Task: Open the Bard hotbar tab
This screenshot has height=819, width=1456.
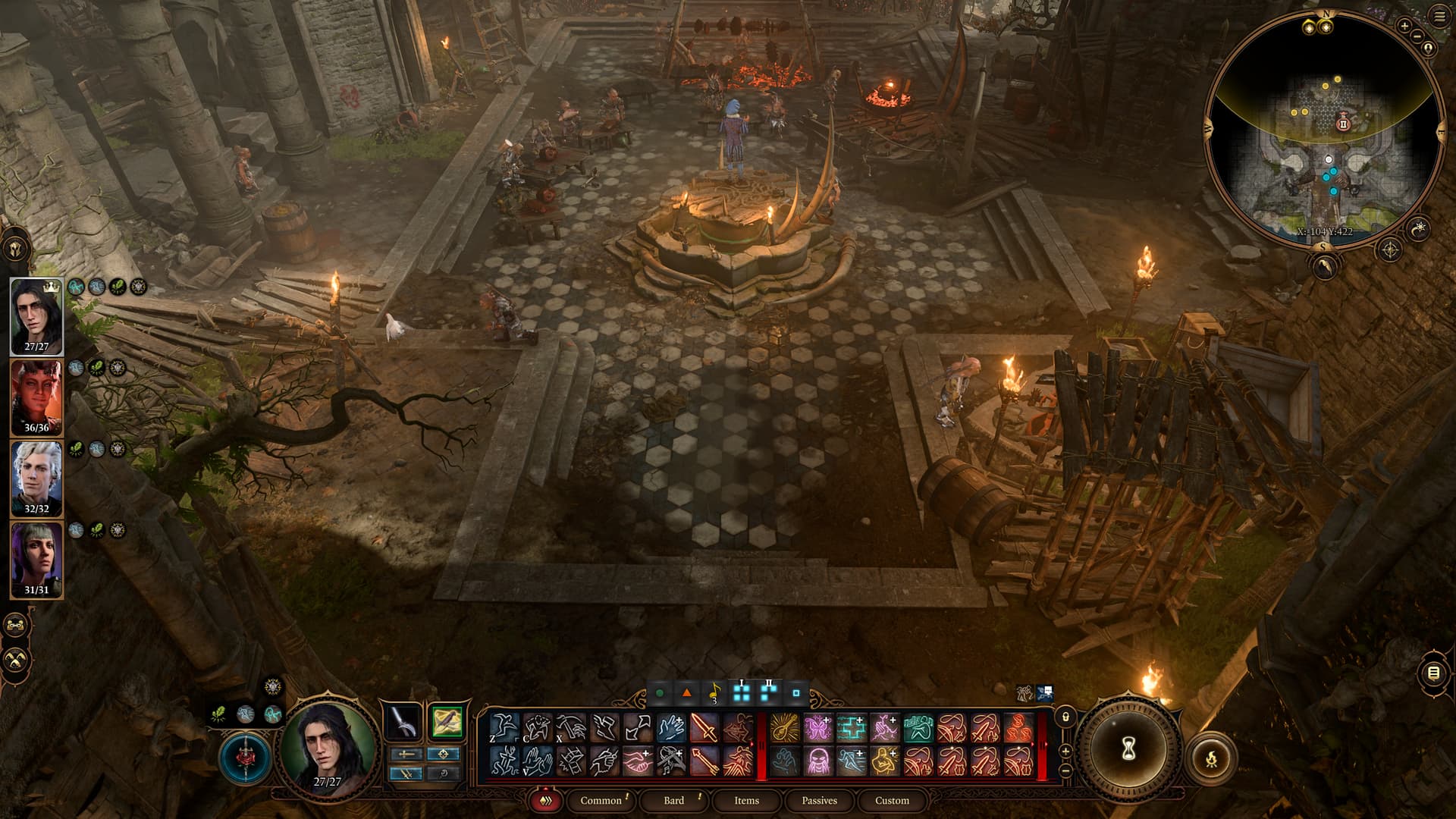Action: 673,800
